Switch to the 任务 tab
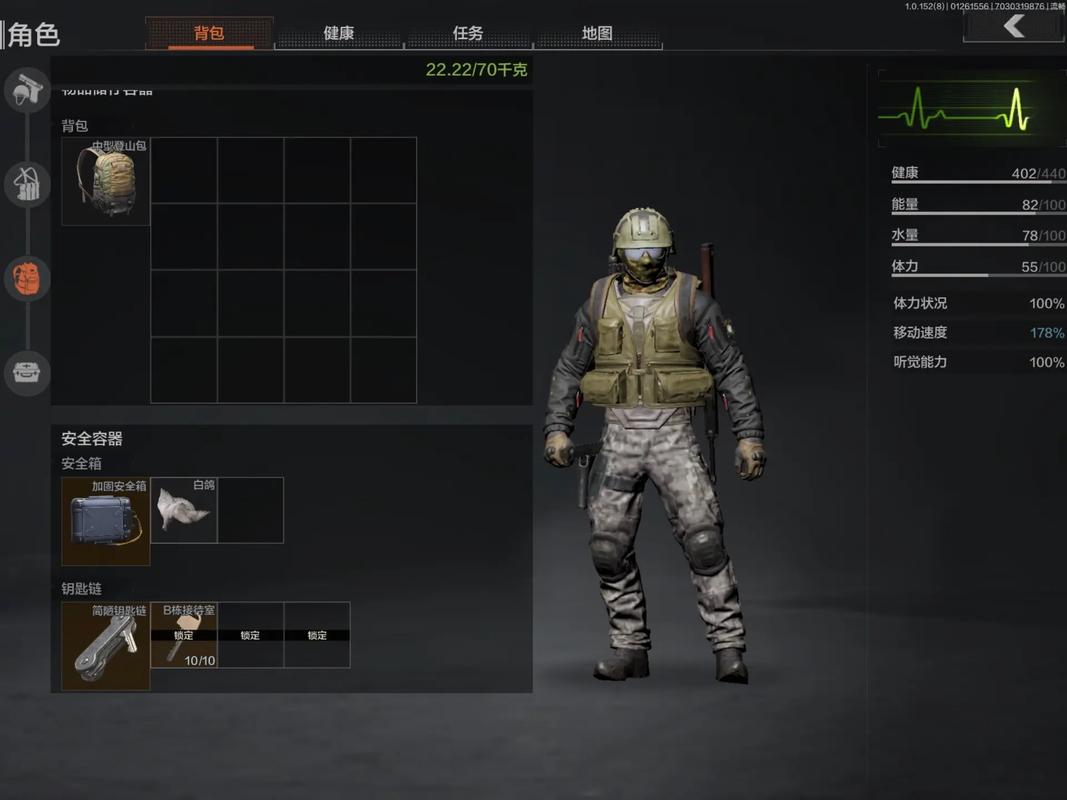The height and width of the screenshot is (800, 1067). pyautogui.click(x=468, y=33)
